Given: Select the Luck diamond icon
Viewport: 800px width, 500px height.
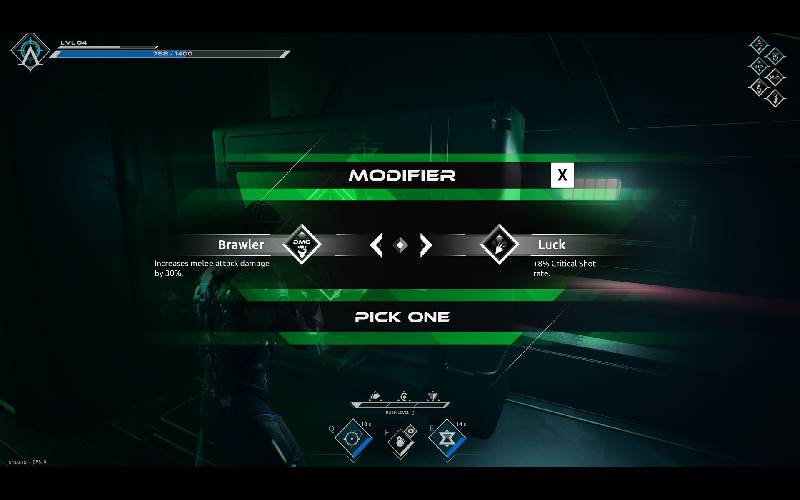Looking at the screenshot, I should (498, 244).
